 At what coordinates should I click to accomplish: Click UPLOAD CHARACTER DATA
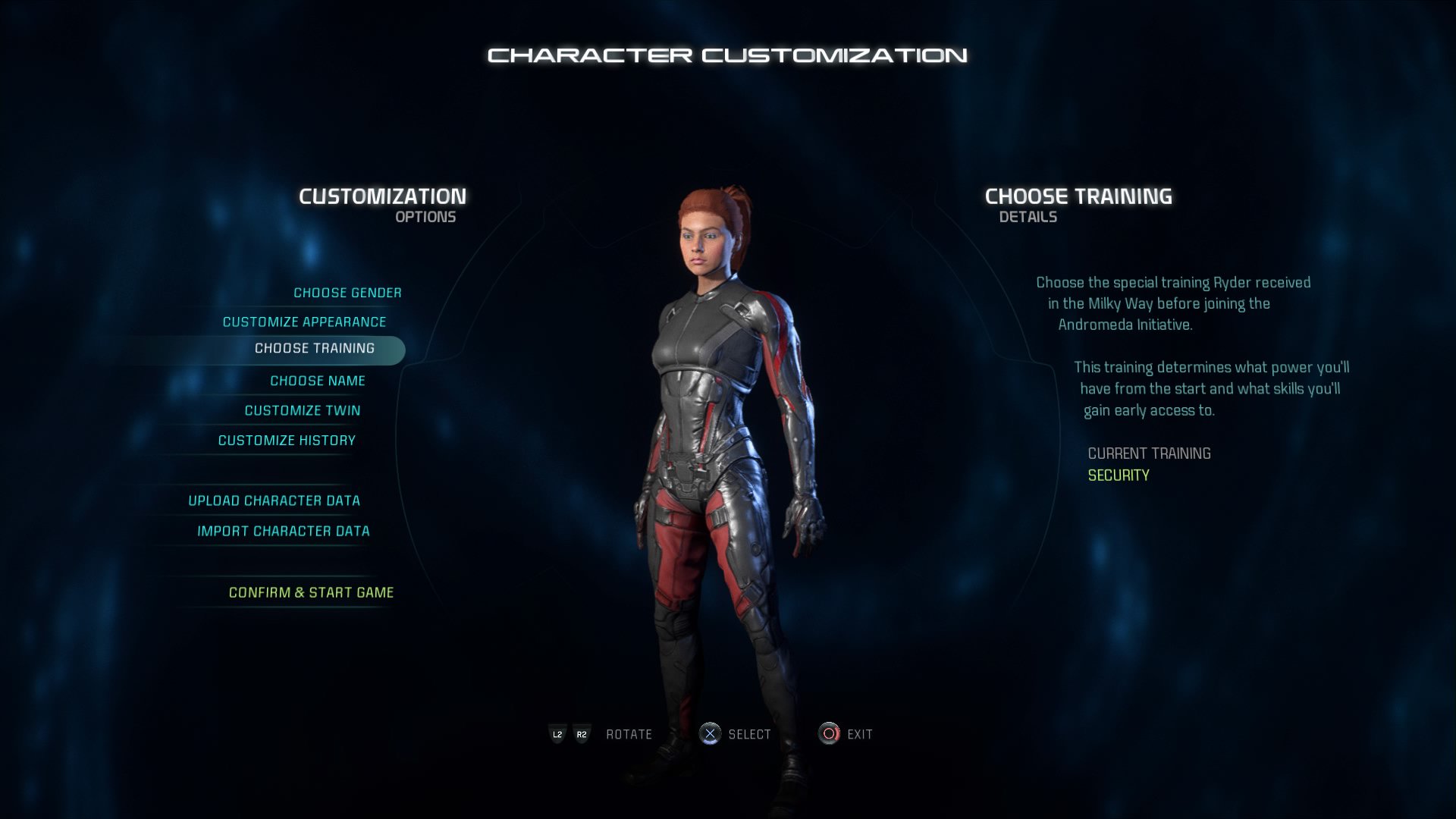[275, 500]
